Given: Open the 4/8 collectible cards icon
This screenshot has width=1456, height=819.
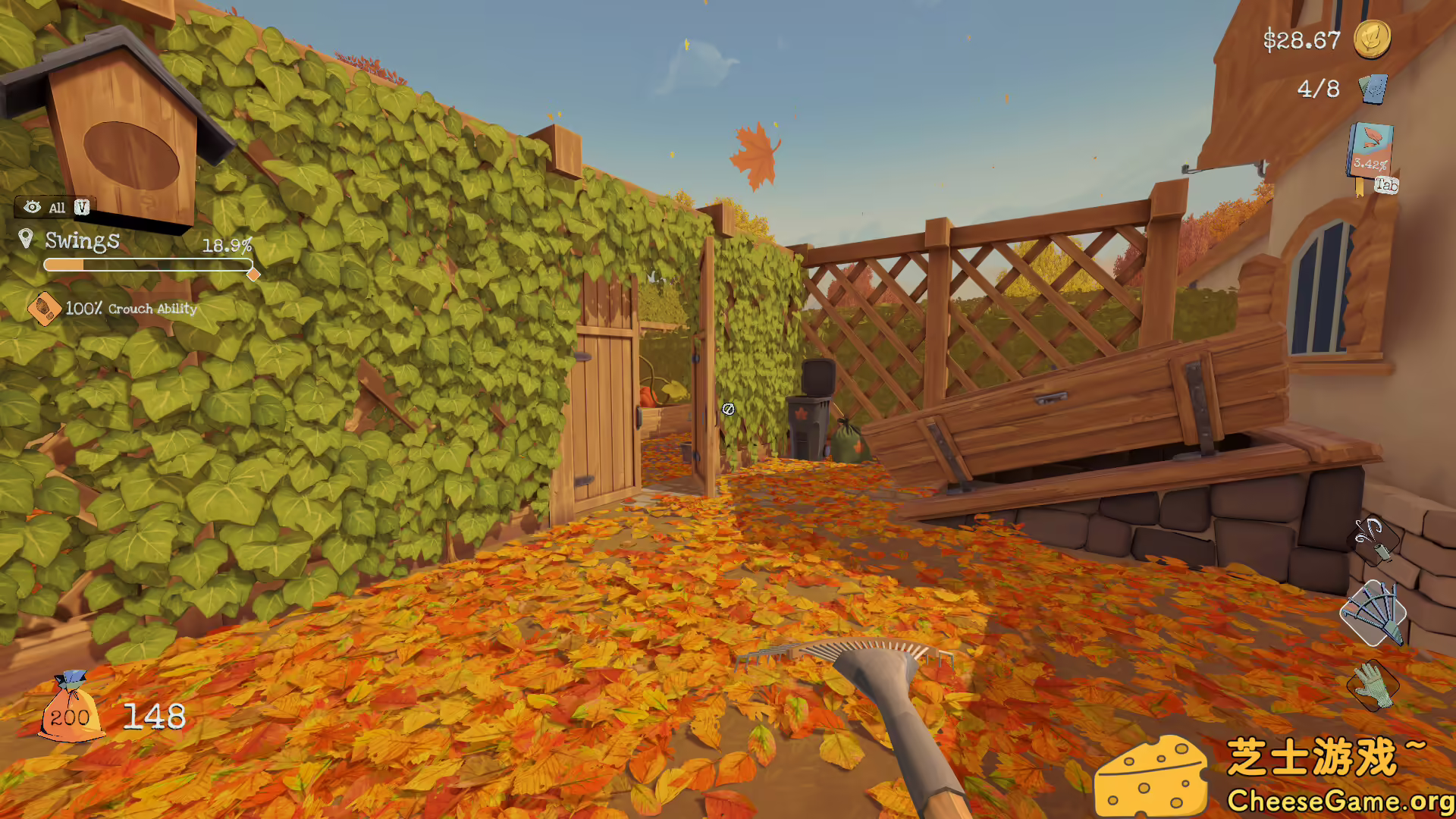Looking at the screenshot, I should click(1373, 89).
